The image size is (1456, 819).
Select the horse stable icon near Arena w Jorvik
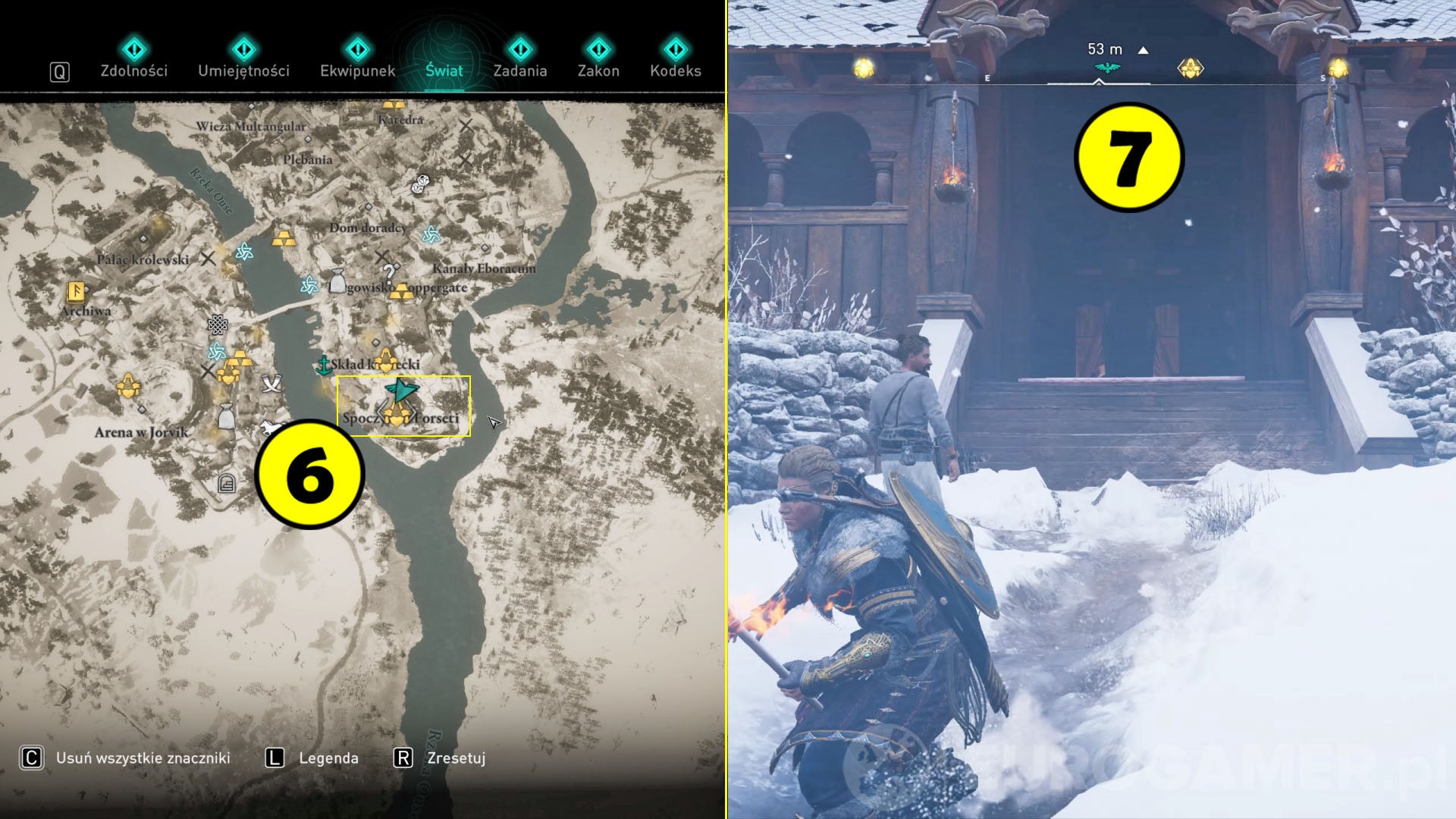click(x=270, y=428)
